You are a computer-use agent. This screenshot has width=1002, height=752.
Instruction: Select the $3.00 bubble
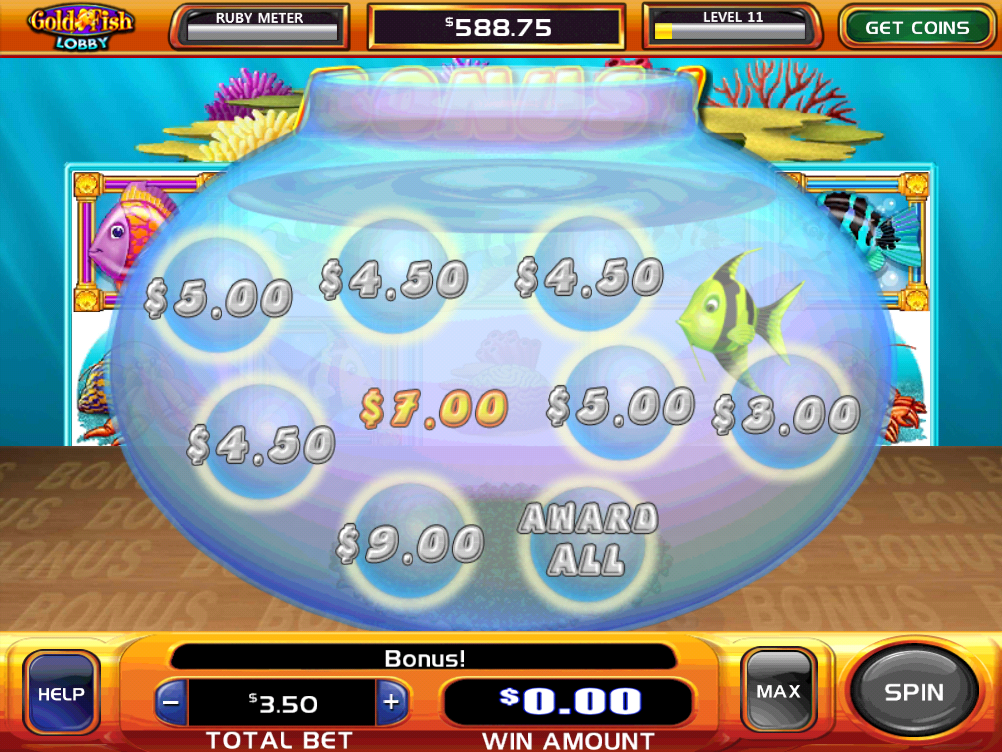(786, 413)
